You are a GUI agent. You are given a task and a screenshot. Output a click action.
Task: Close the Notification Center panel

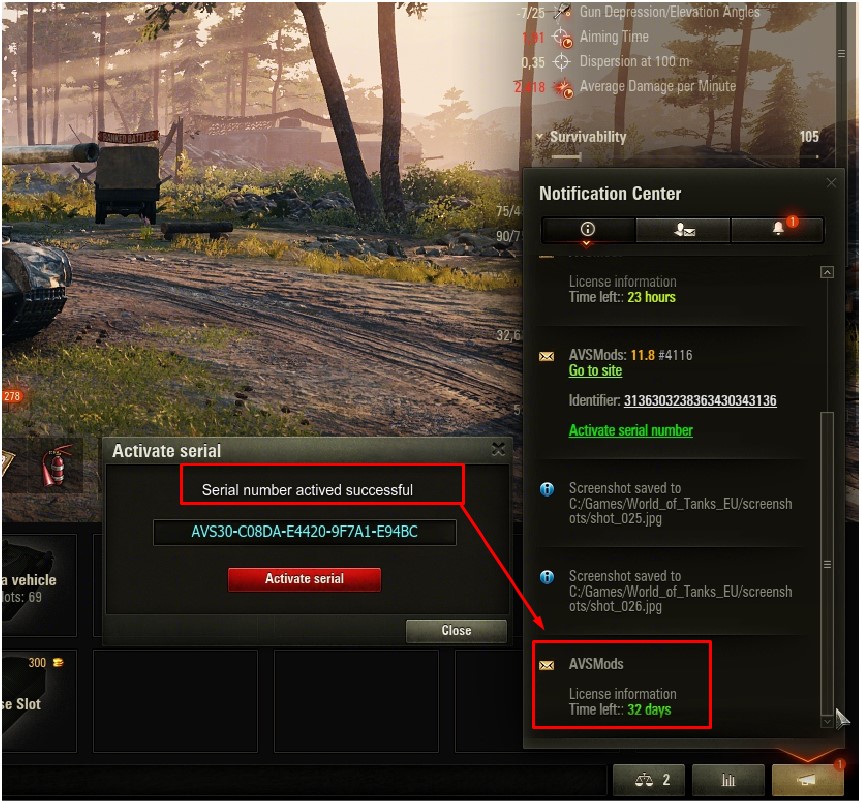831,183
